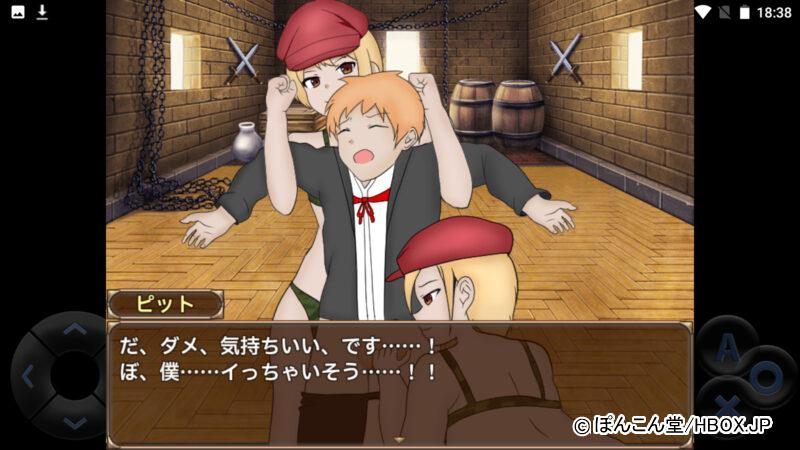
Task: Tap the virtual D-pad up arrow
Action: pos(75,330)
